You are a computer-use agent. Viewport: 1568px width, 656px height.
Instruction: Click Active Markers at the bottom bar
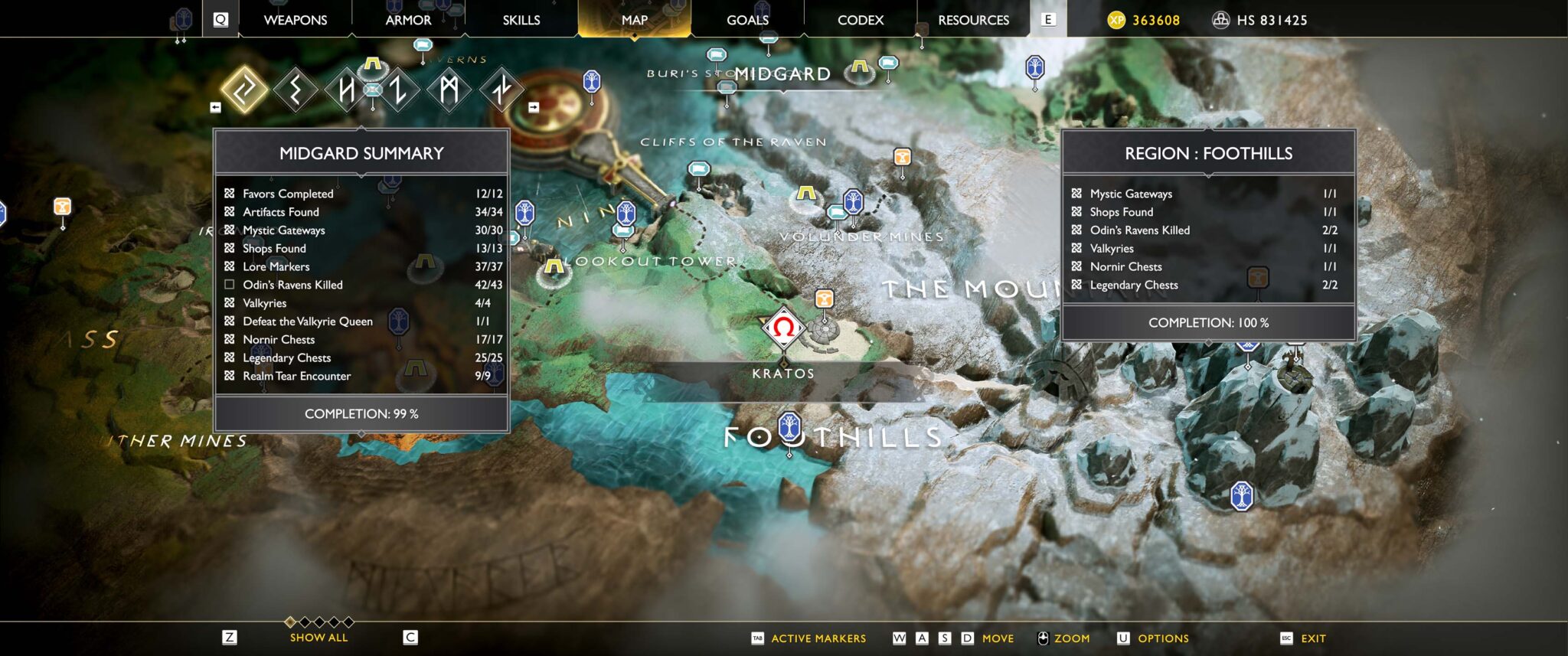[x=818, y=638]
